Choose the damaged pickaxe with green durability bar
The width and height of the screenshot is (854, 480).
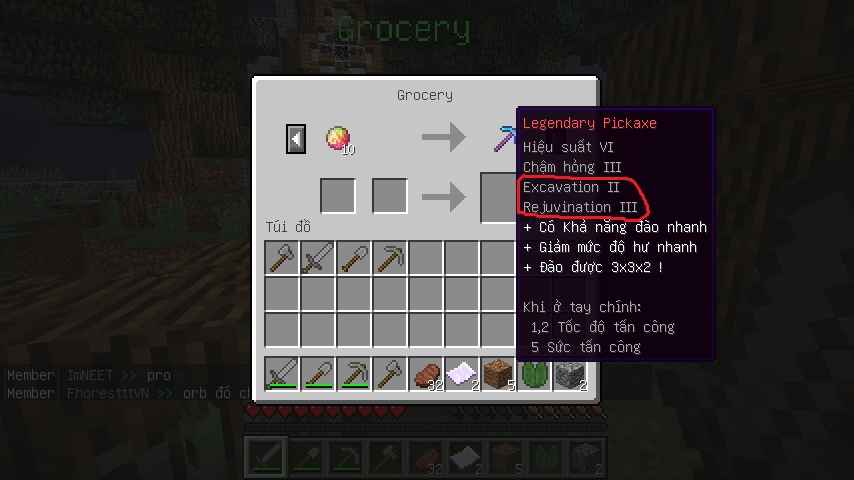pos(354,373)
